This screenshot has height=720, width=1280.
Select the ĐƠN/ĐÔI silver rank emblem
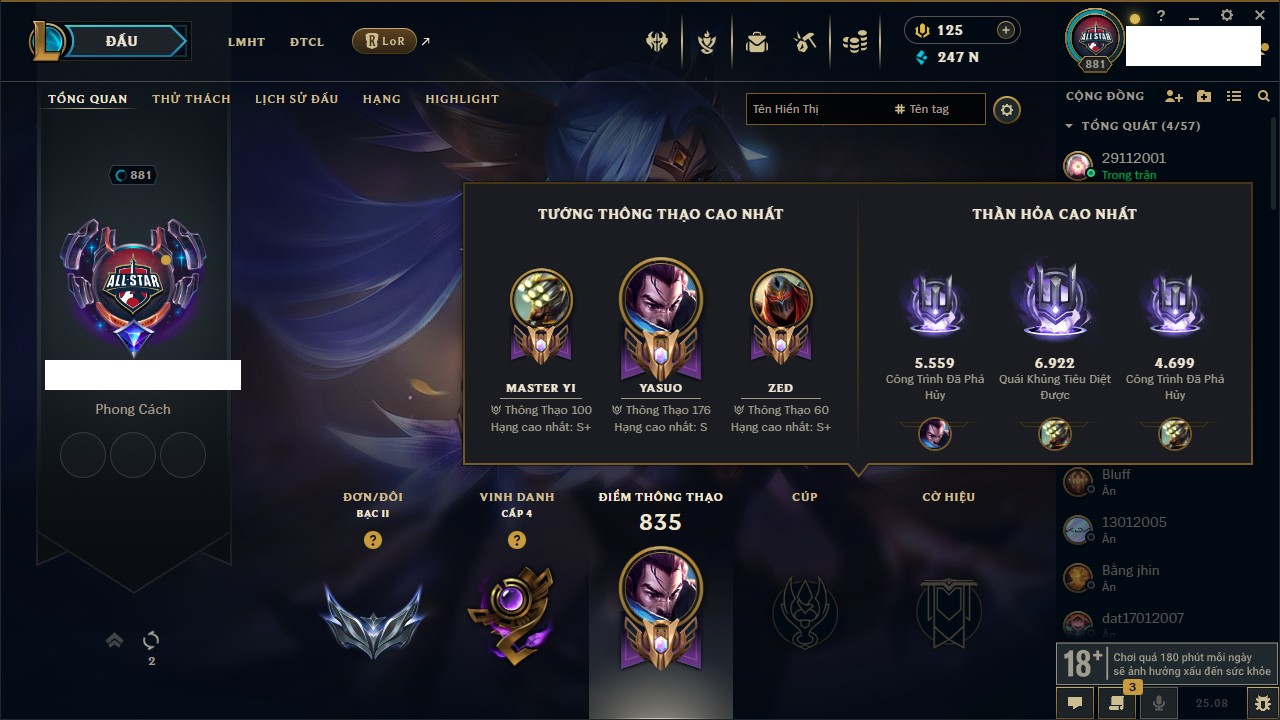click(x=373, y=618)
